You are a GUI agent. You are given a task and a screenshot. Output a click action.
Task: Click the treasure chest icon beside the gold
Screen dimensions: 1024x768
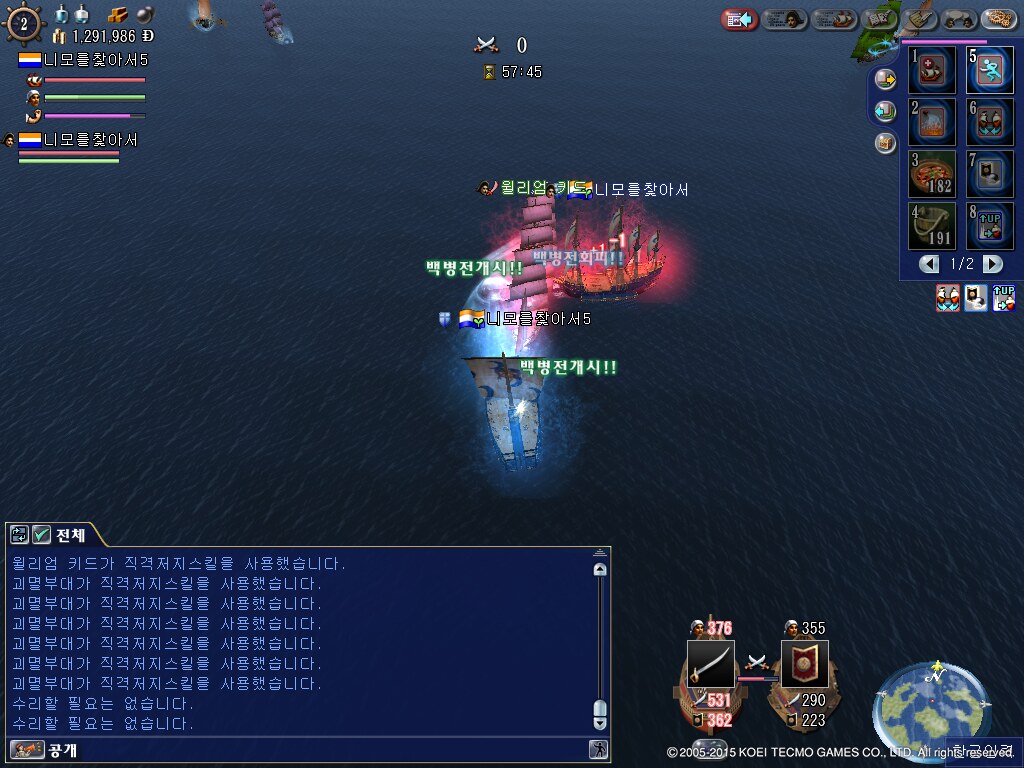click(x=118, y=14)
